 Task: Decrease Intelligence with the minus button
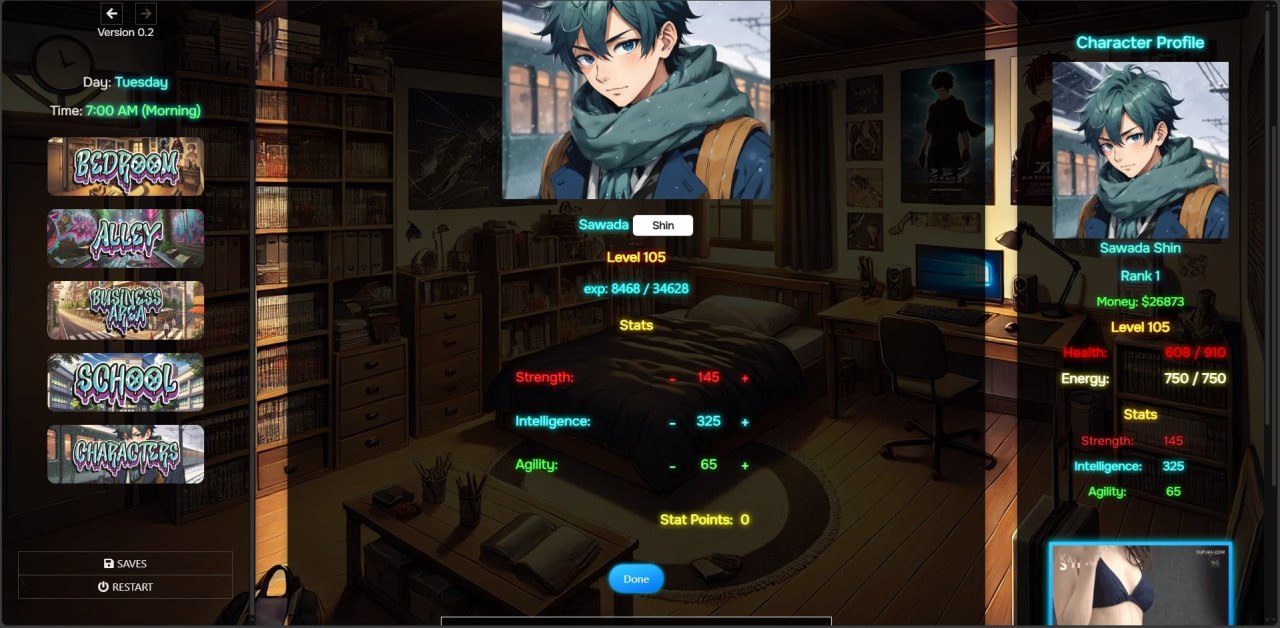(672, 423)
